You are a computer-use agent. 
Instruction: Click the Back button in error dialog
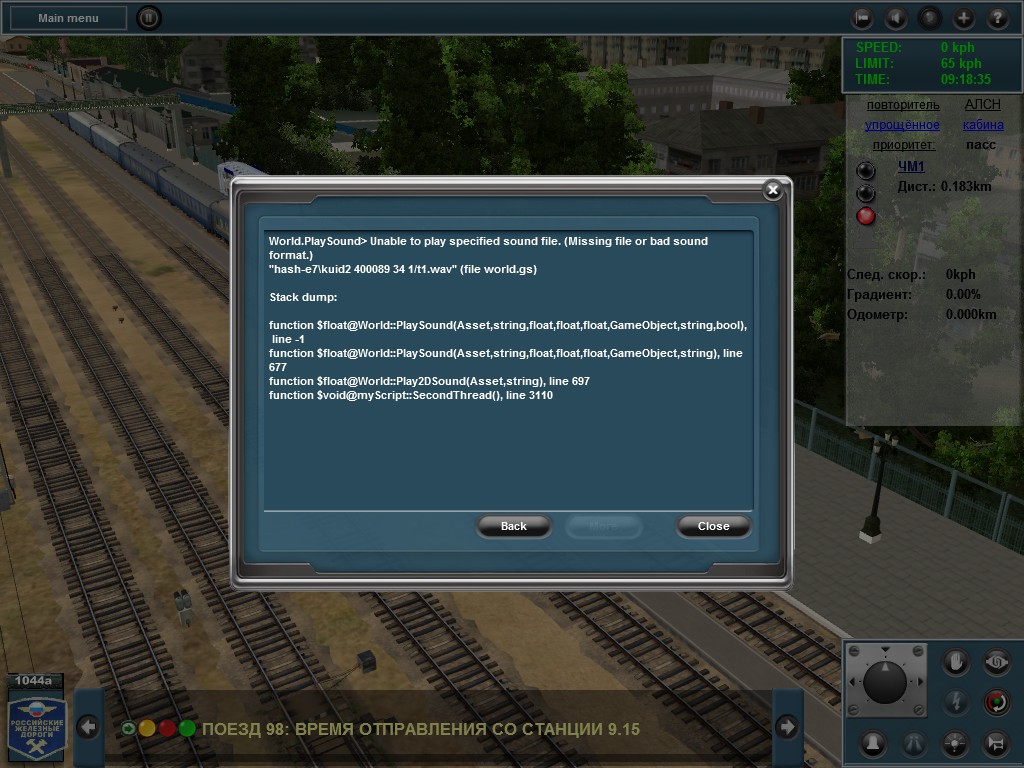[513, 526]
